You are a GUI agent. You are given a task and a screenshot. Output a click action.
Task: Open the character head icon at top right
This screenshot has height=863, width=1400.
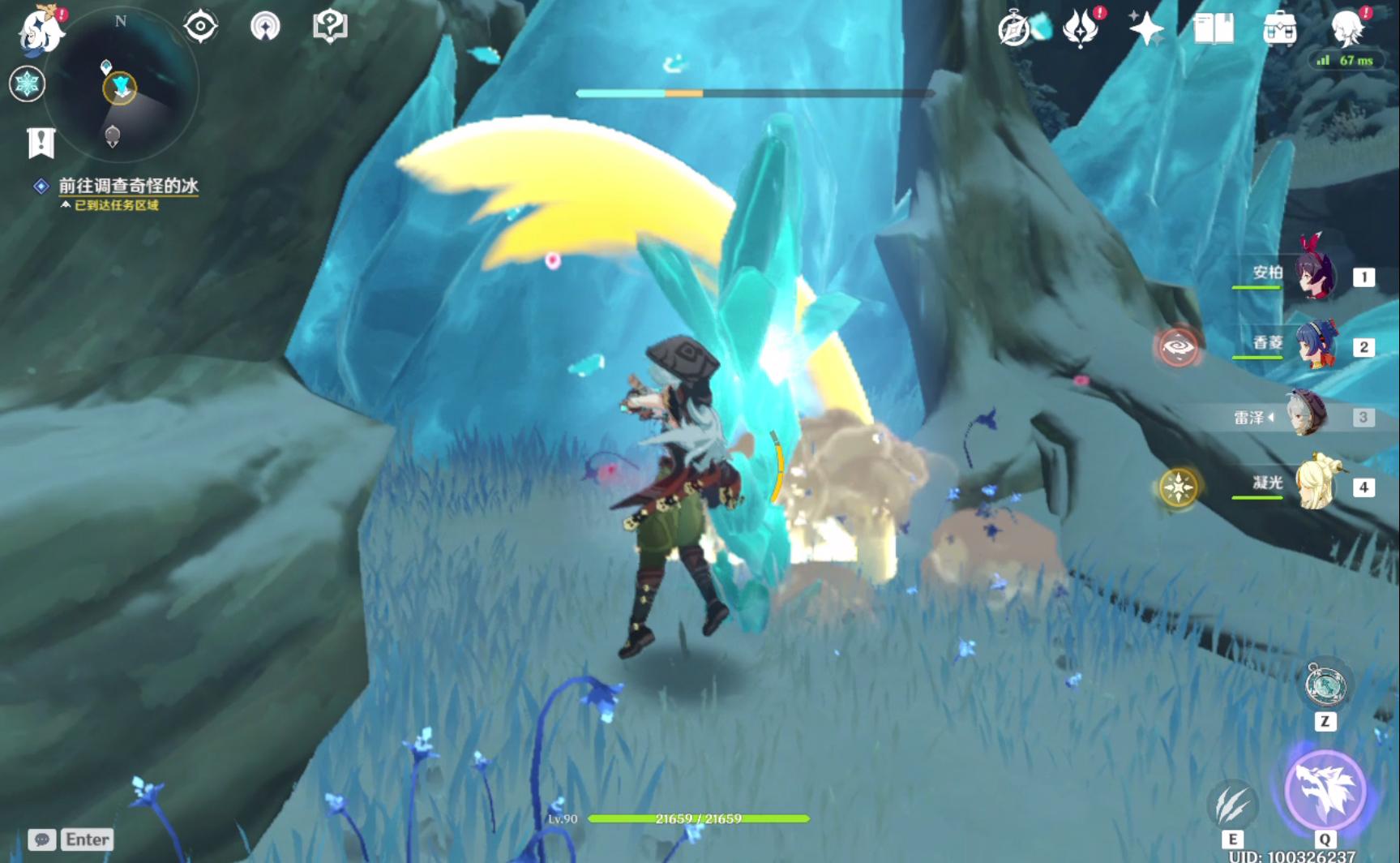point(1347,28)
